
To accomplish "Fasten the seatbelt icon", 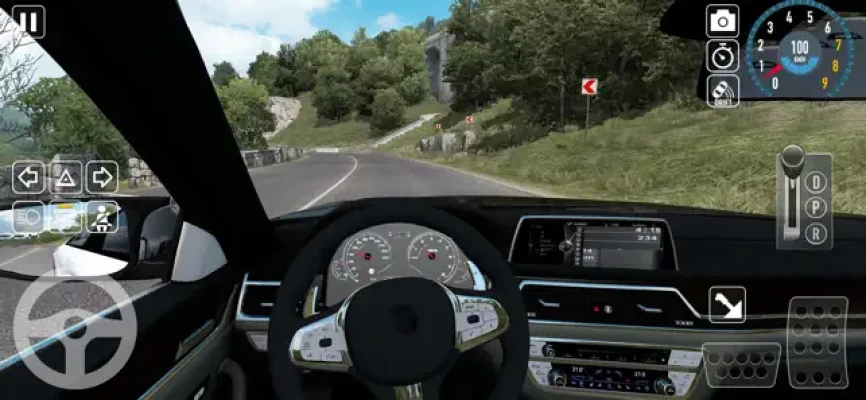I will (x=101, y=216).
